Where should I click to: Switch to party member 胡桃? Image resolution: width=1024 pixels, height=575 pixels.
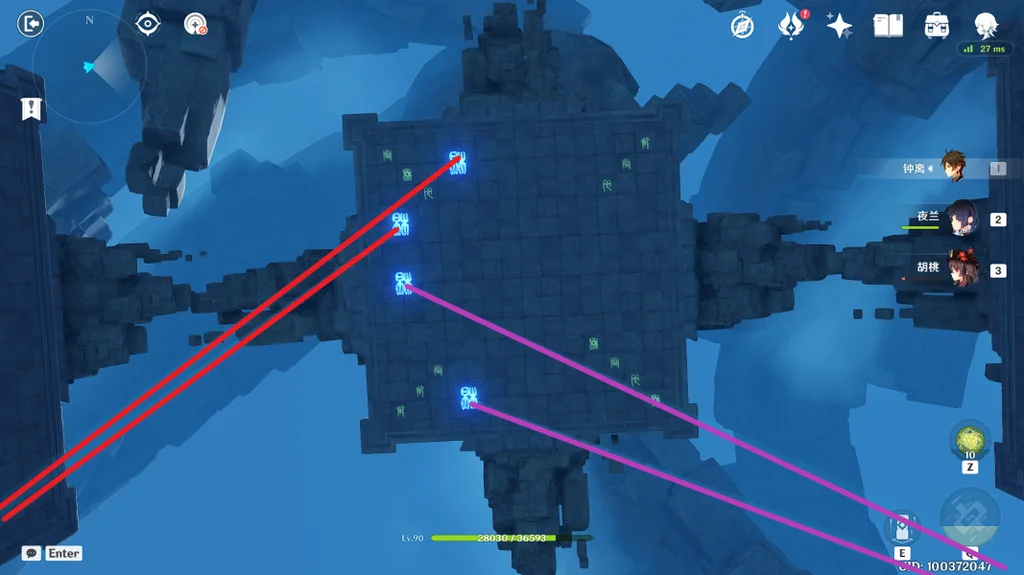pyautogui.click(x=961, y=270)
